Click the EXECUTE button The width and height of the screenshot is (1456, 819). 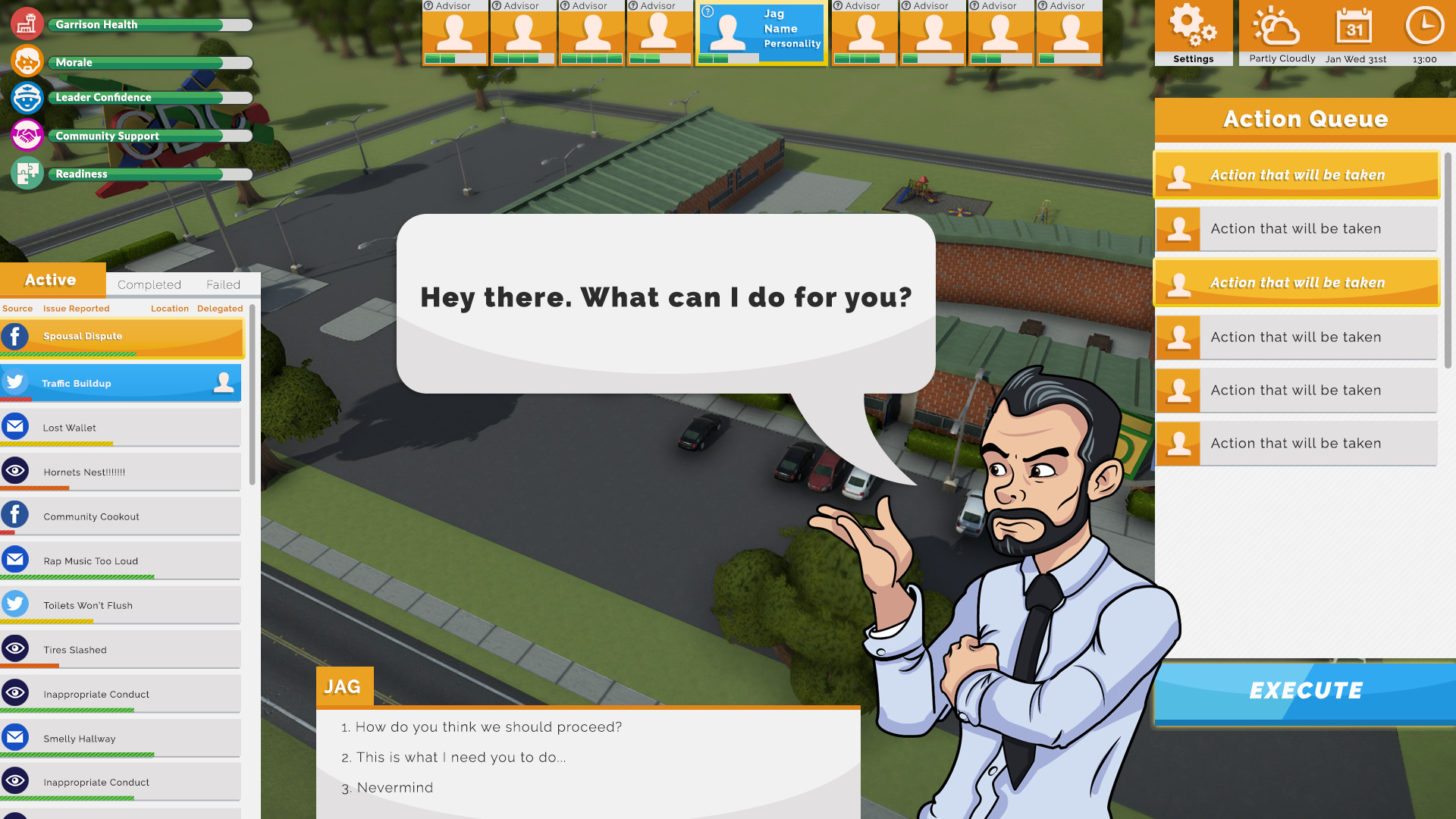[1305, 691]
